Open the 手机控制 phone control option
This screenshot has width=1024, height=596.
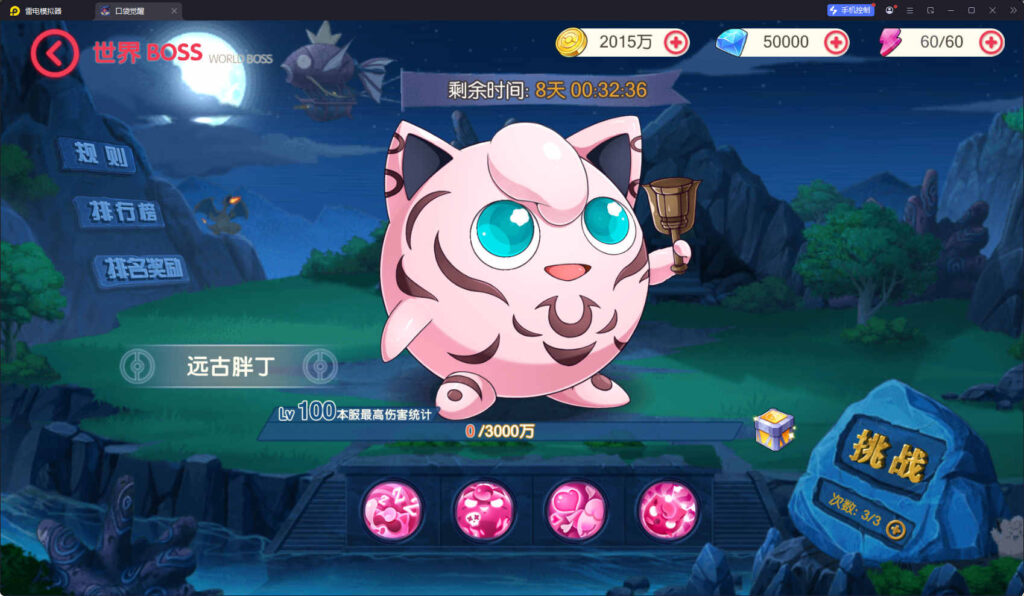click(851, 10)
